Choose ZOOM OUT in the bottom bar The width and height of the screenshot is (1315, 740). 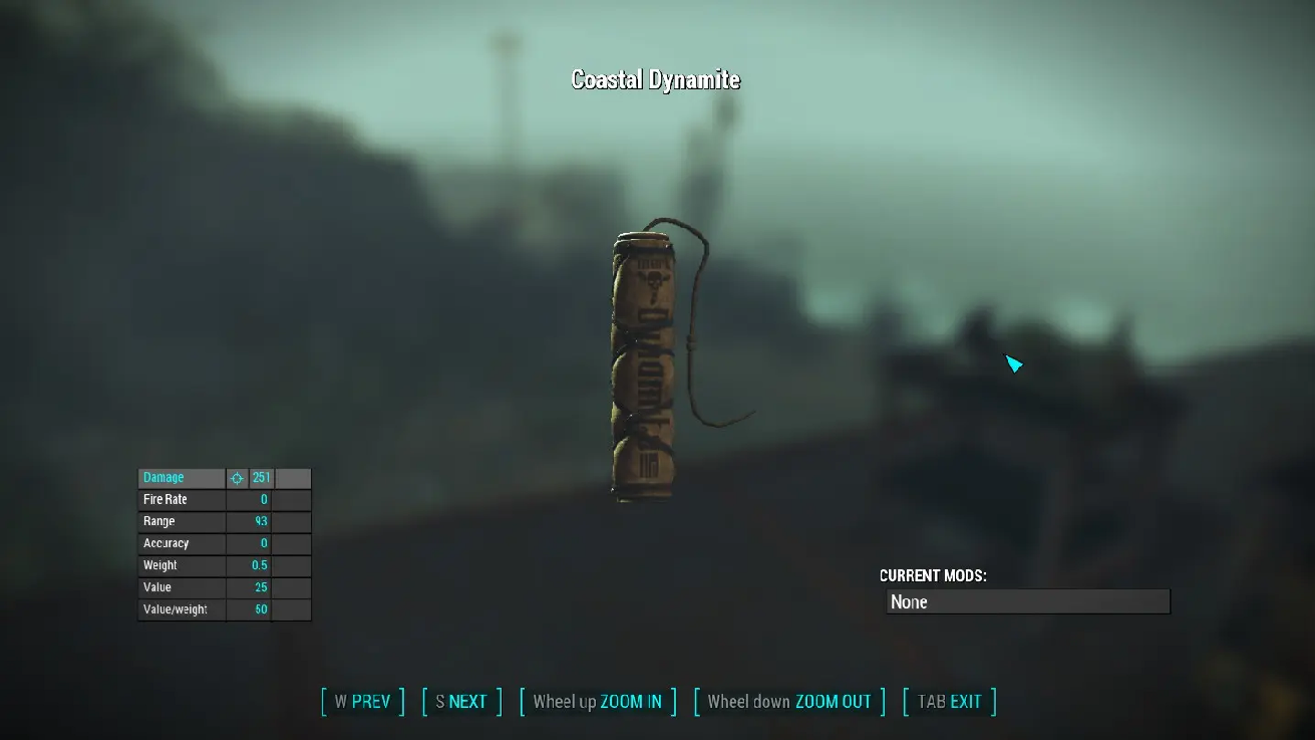(789, 701)
